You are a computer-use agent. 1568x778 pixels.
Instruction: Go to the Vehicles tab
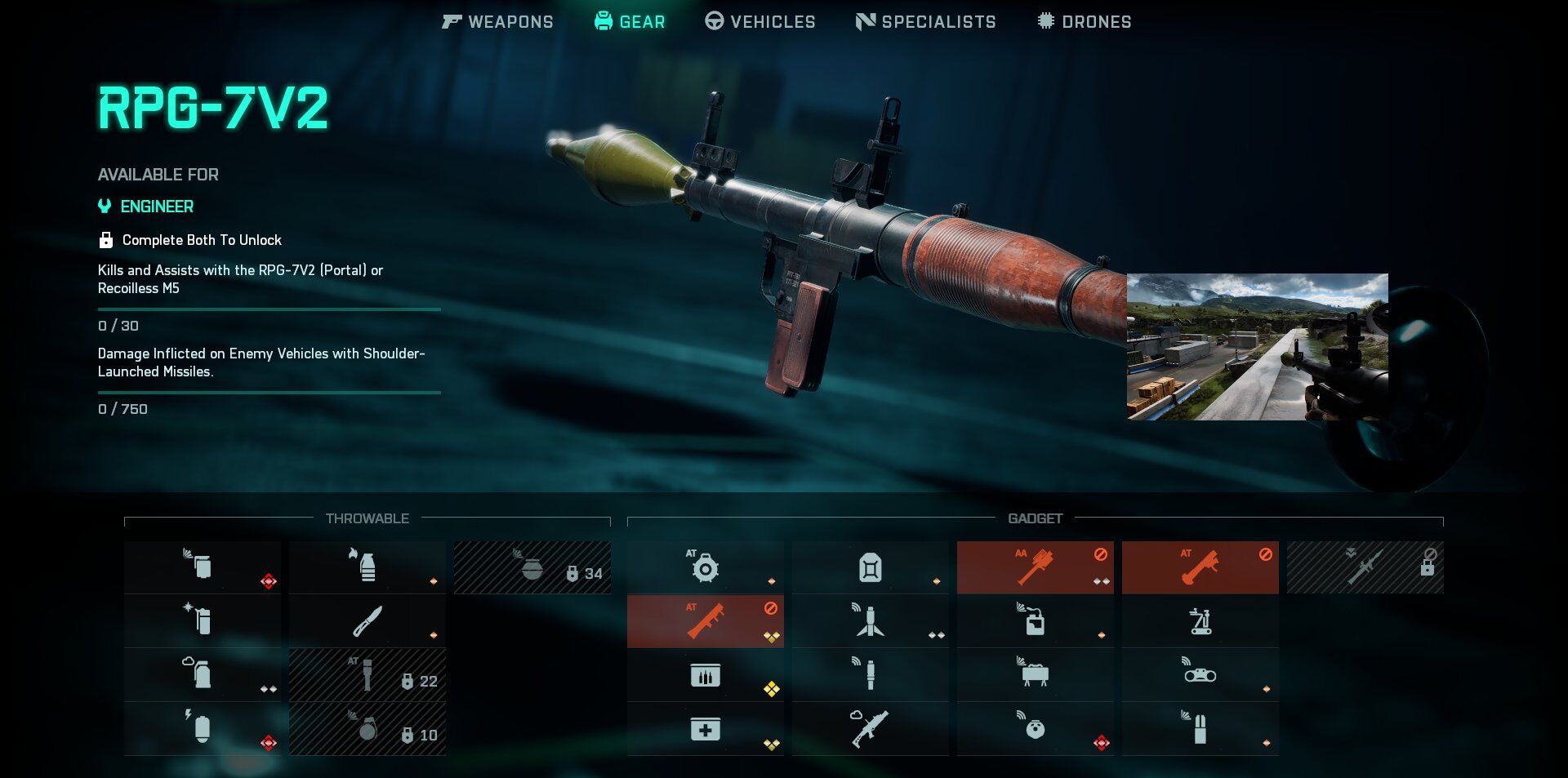(760, 22)
